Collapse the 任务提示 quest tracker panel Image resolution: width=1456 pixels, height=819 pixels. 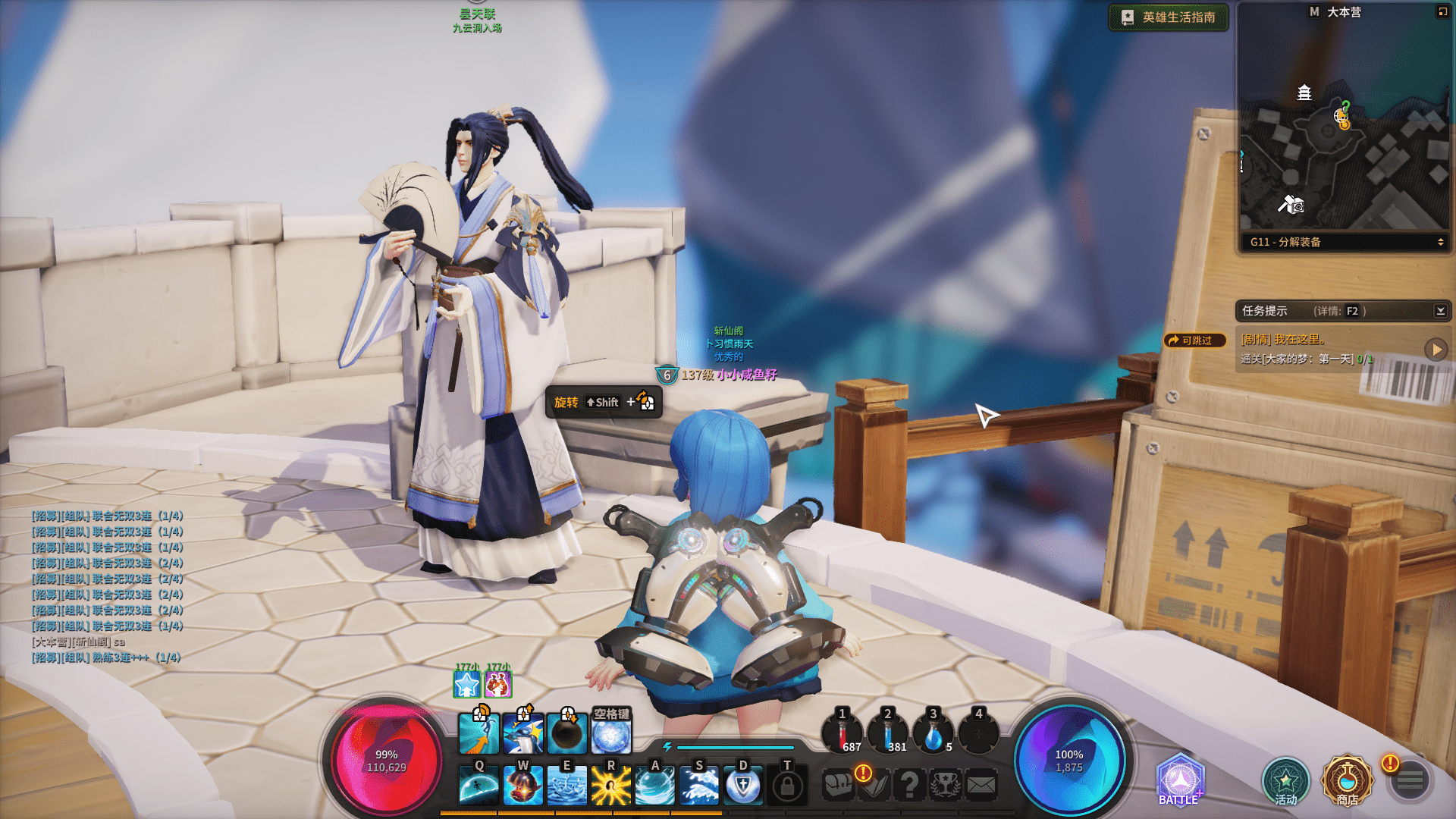[x=1440, y=311]
